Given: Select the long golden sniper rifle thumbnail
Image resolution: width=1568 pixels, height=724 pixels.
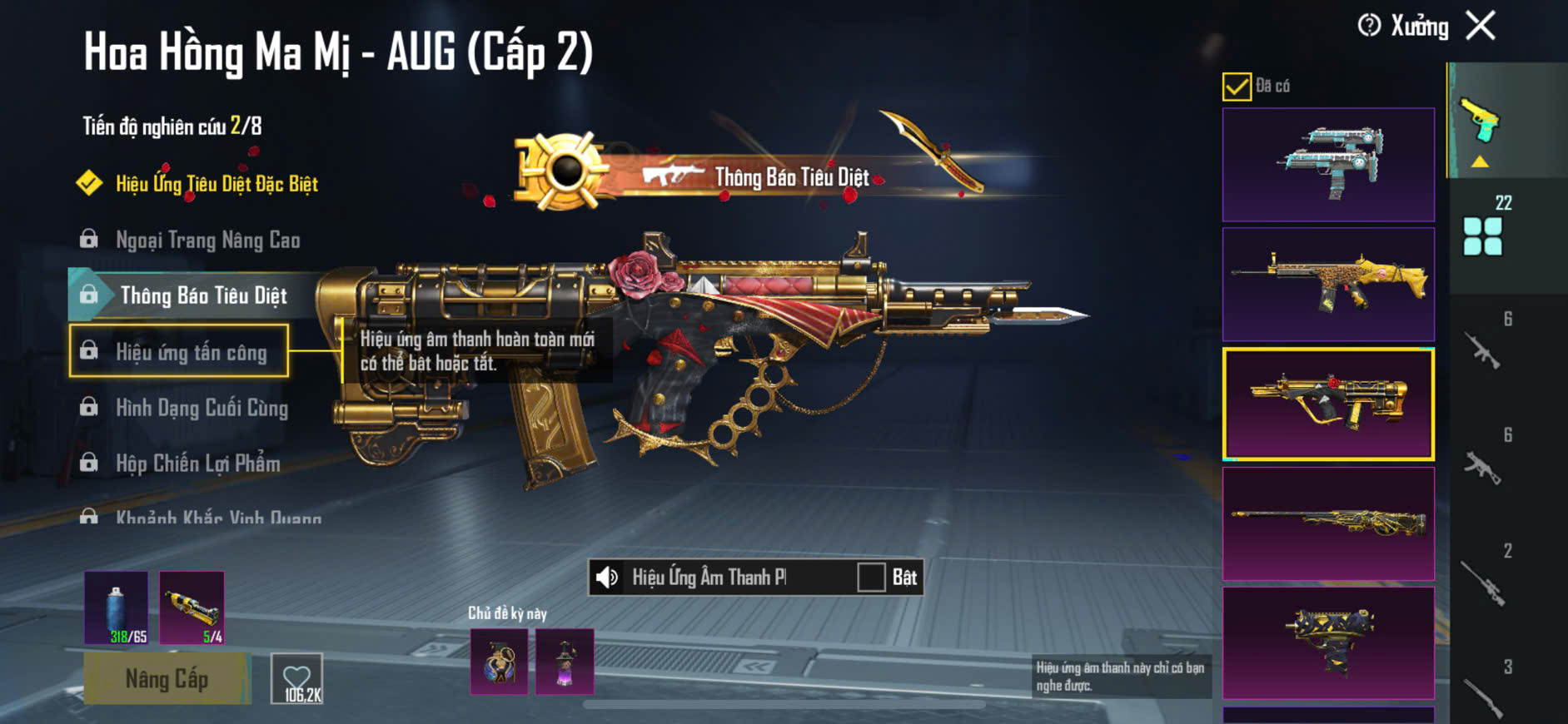Looking at the screenshot, I should [x=1328, y=523].
